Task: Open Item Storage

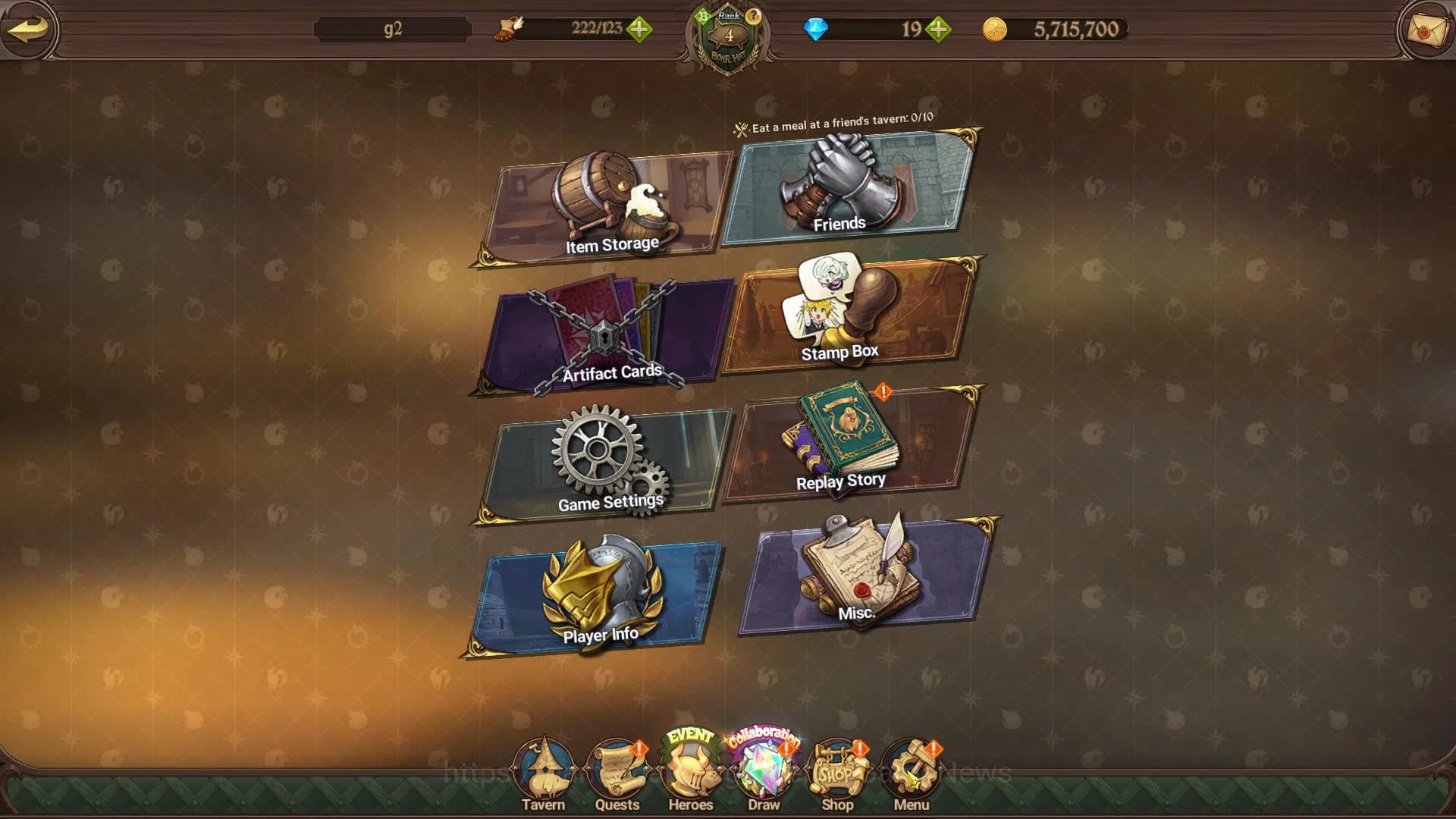Action: pyautogui.click(x=607, y=207)
